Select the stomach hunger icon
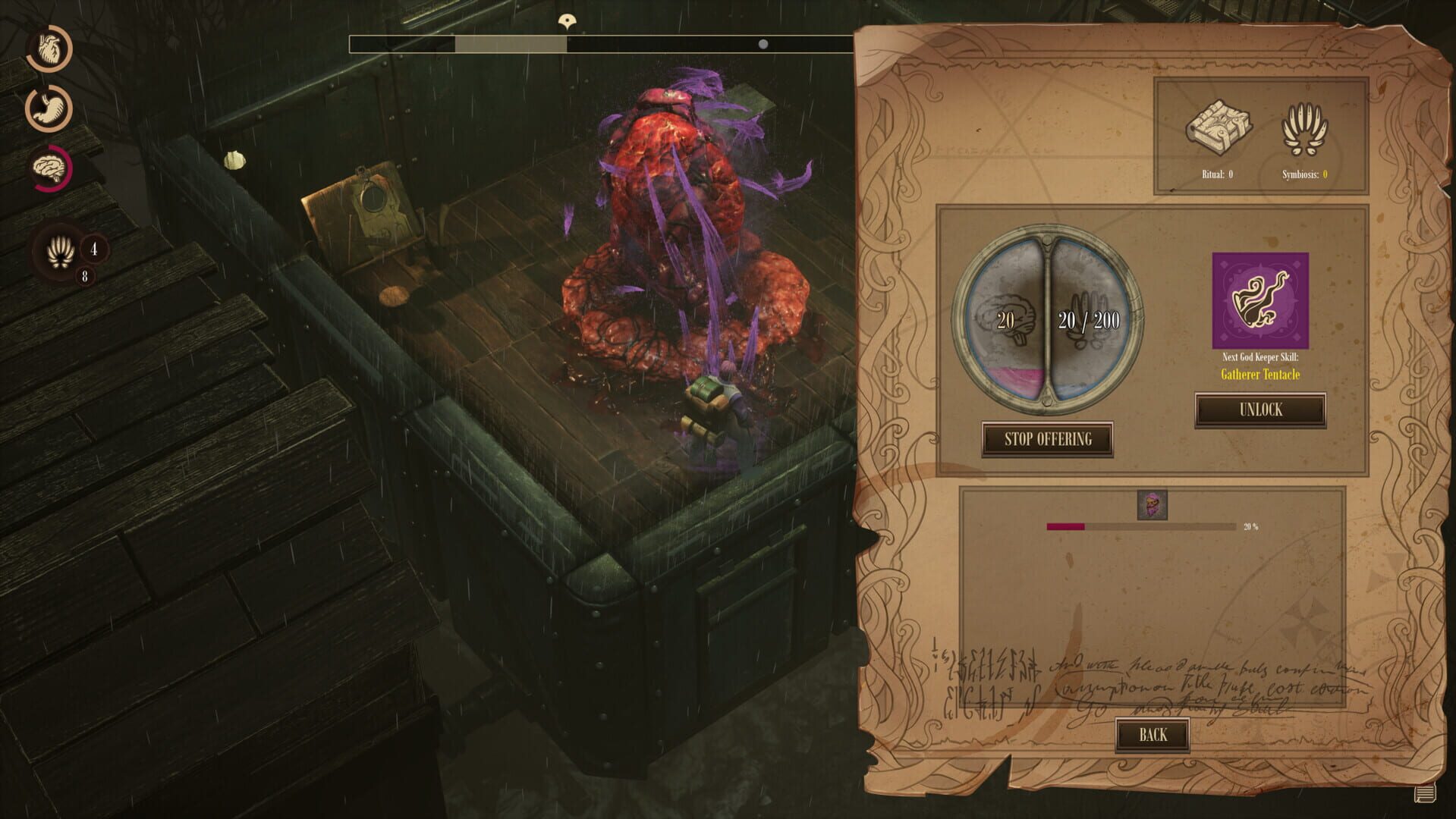Image resolution: width=1456 pixels, height=819 pixels. click(x=47, y=108)
